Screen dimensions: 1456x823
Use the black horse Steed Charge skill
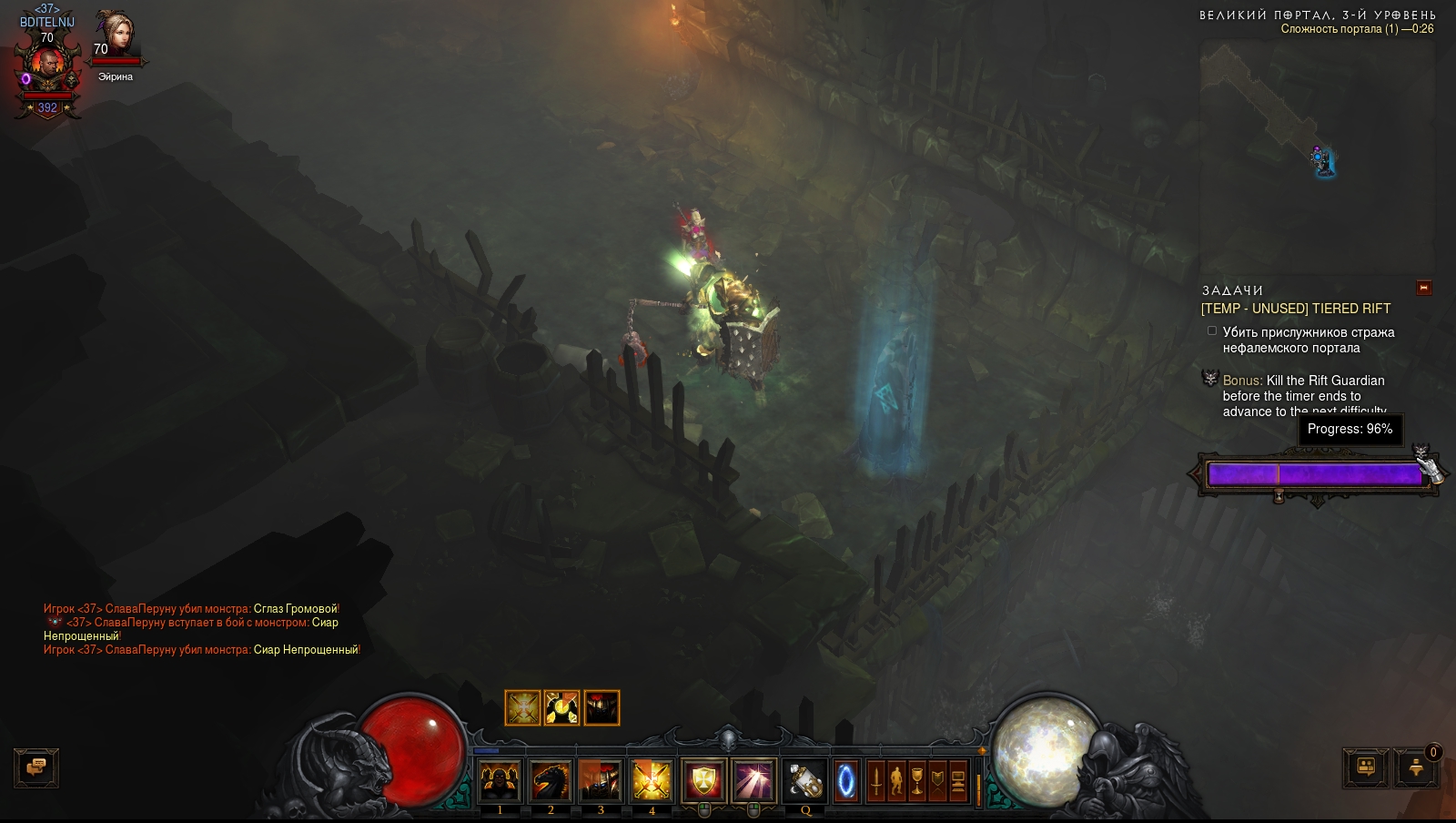pyautogui.click(x=551, y=780)
